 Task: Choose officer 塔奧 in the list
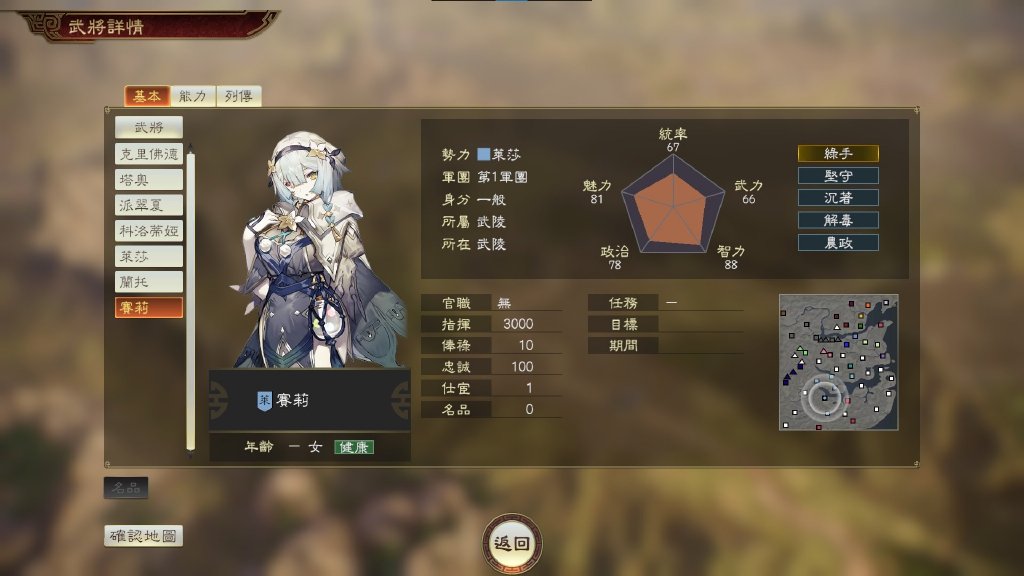[149, 180]
